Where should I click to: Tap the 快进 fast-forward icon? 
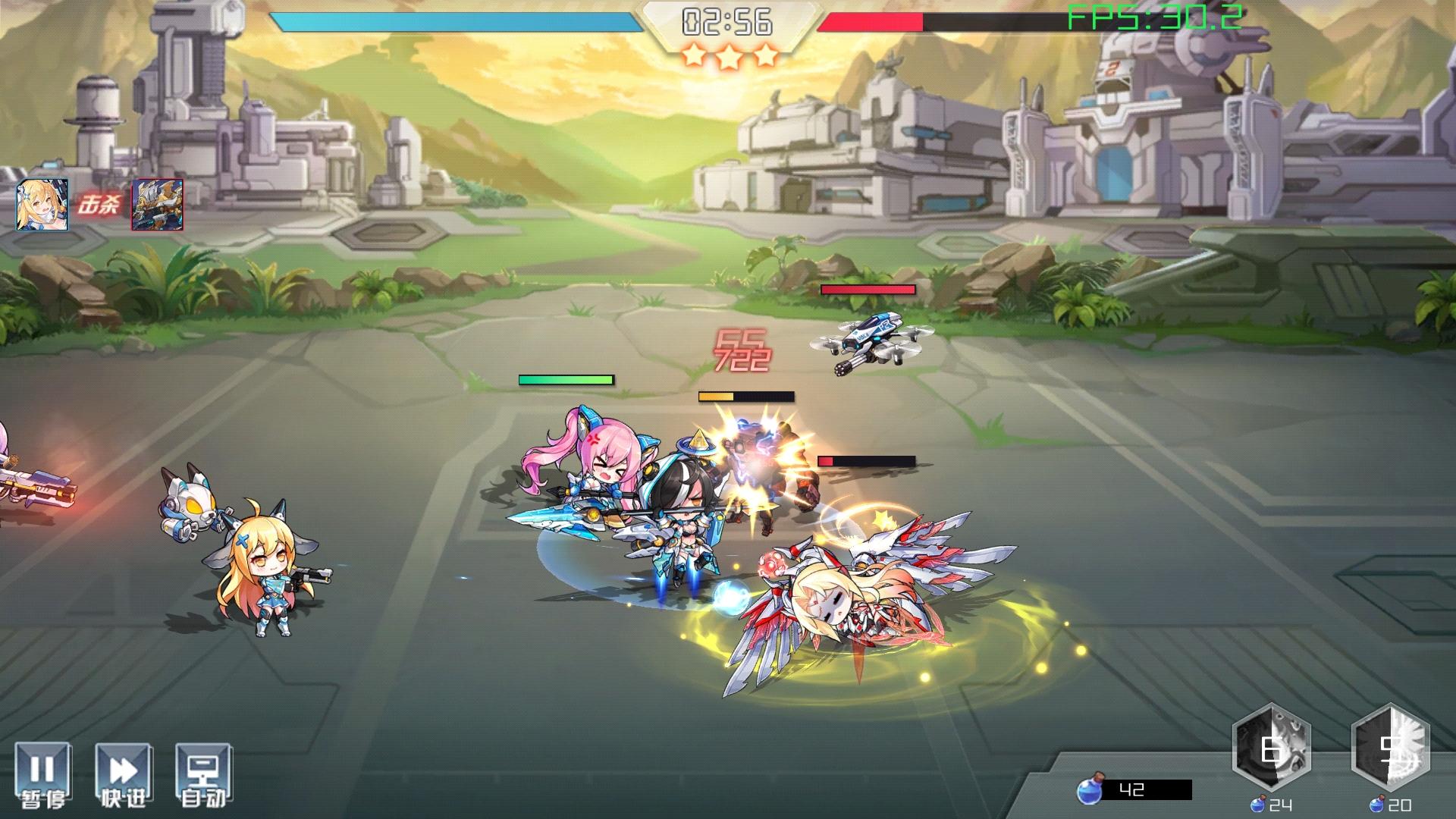coord(124,770)
